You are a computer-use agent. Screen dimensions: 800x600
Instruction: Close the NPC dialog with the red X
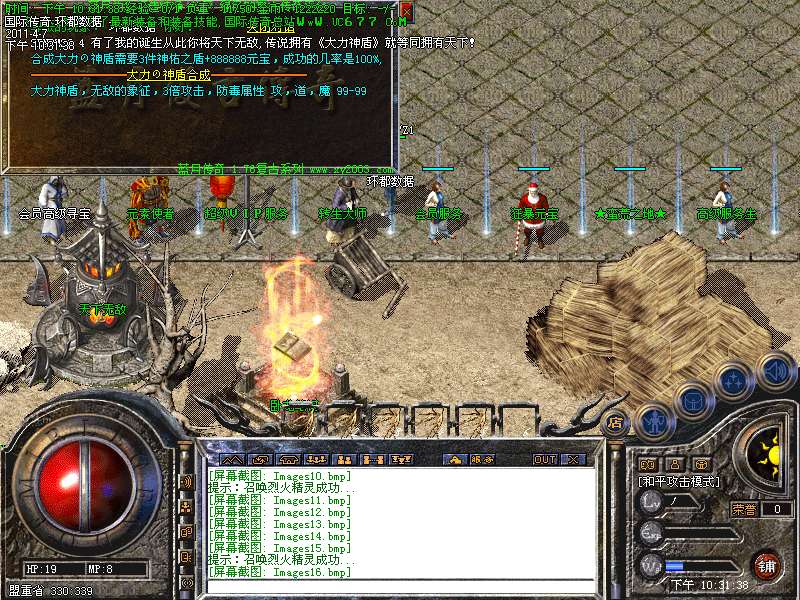pos(407,11)
